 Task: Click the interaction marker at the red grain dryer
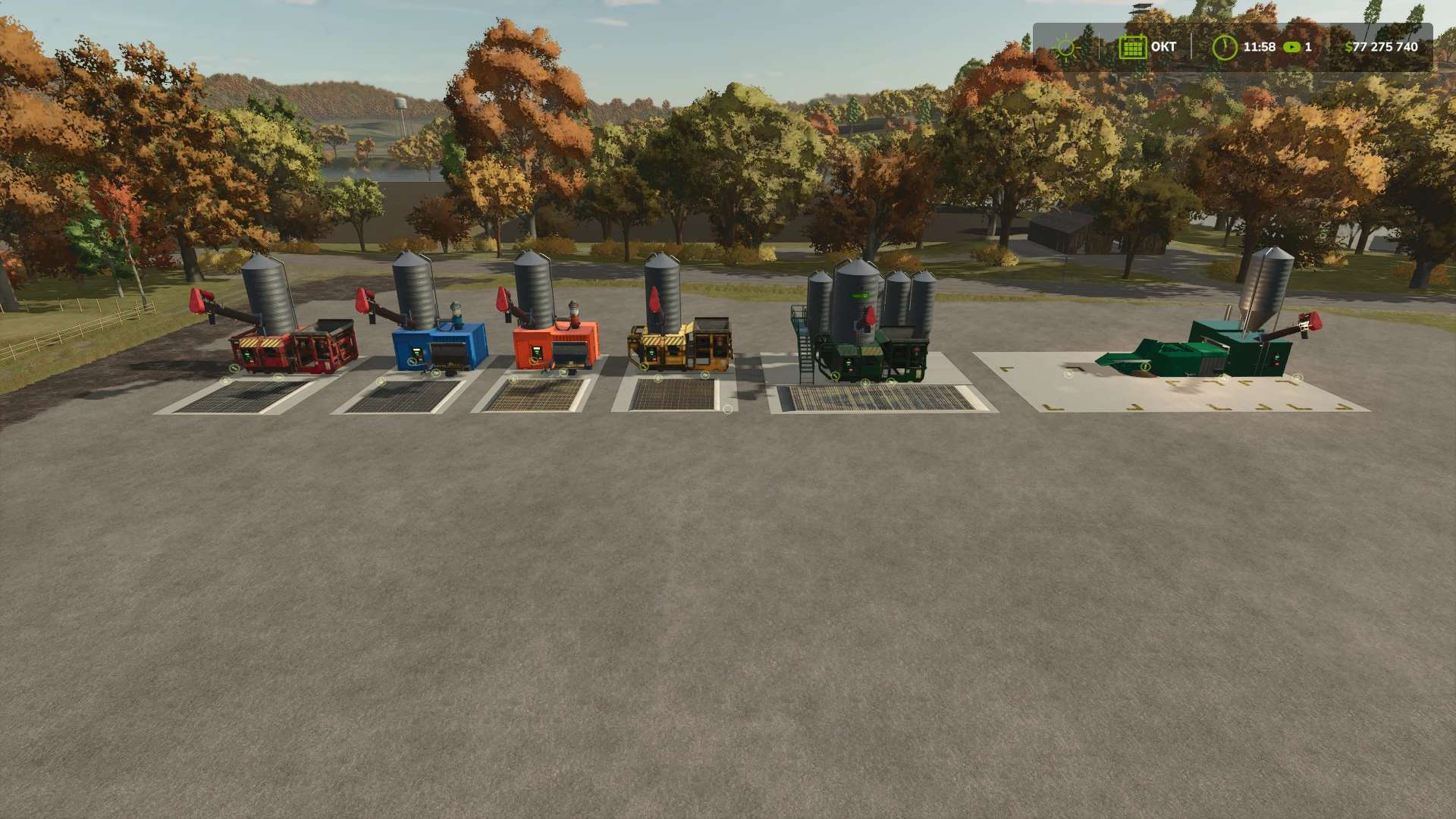[x=234, y=368]
